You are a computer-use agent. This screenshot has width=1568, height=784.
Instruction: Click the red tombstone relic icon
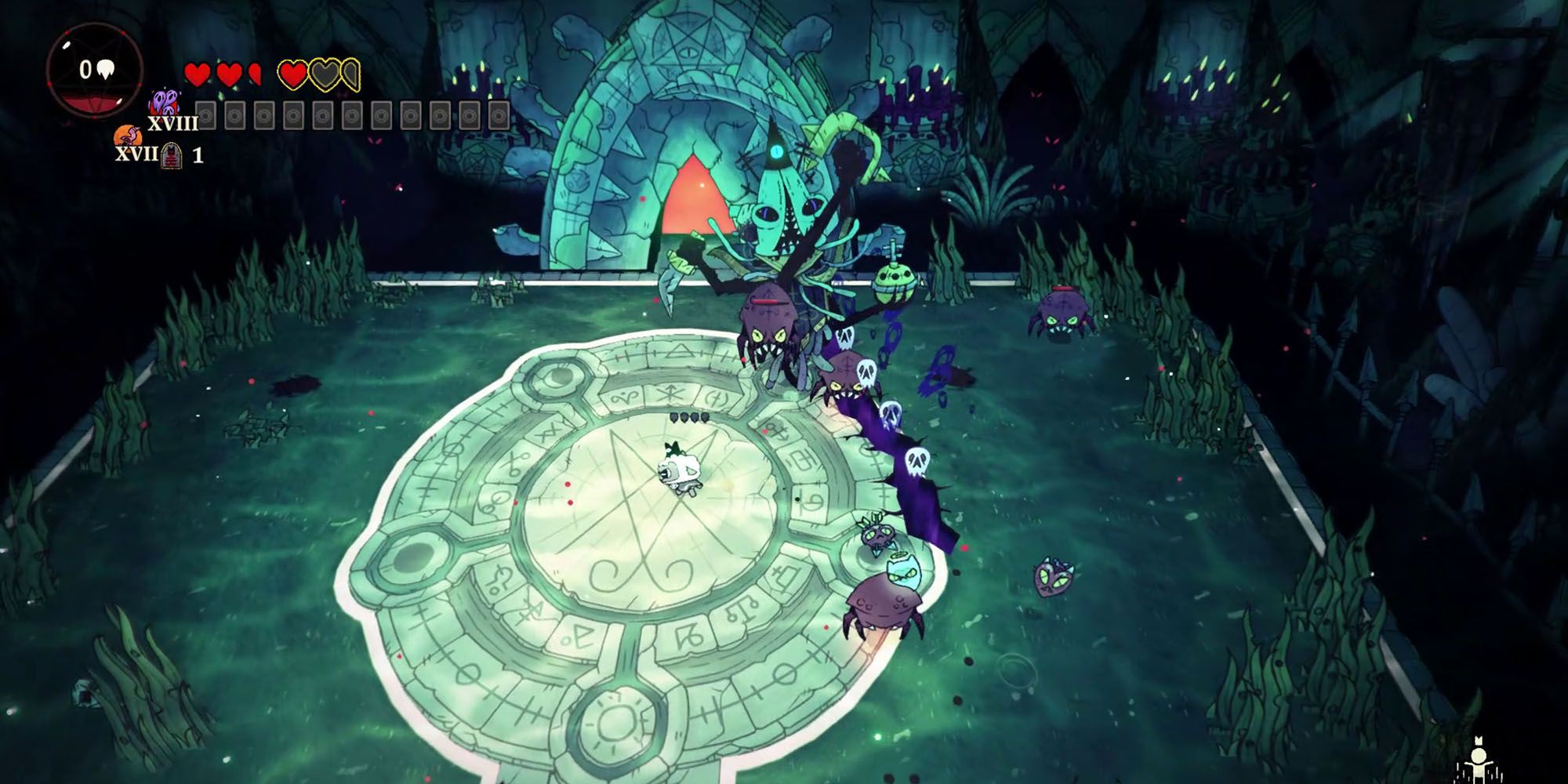pyautogui.click(x=171, y=157)
